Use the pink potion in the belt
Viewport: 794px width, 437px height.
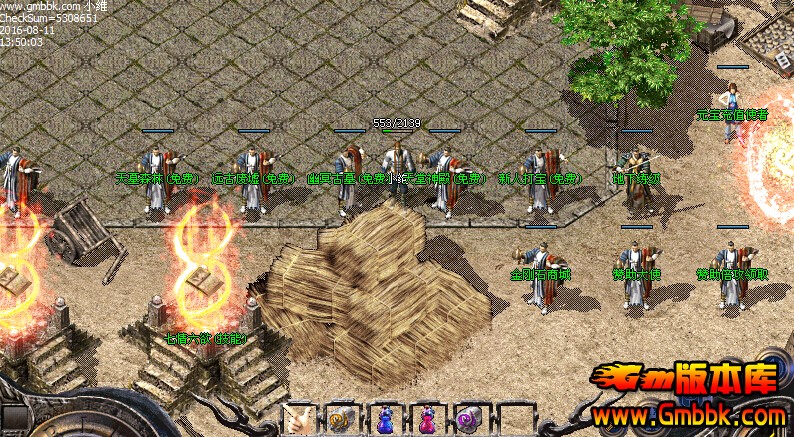426,420
